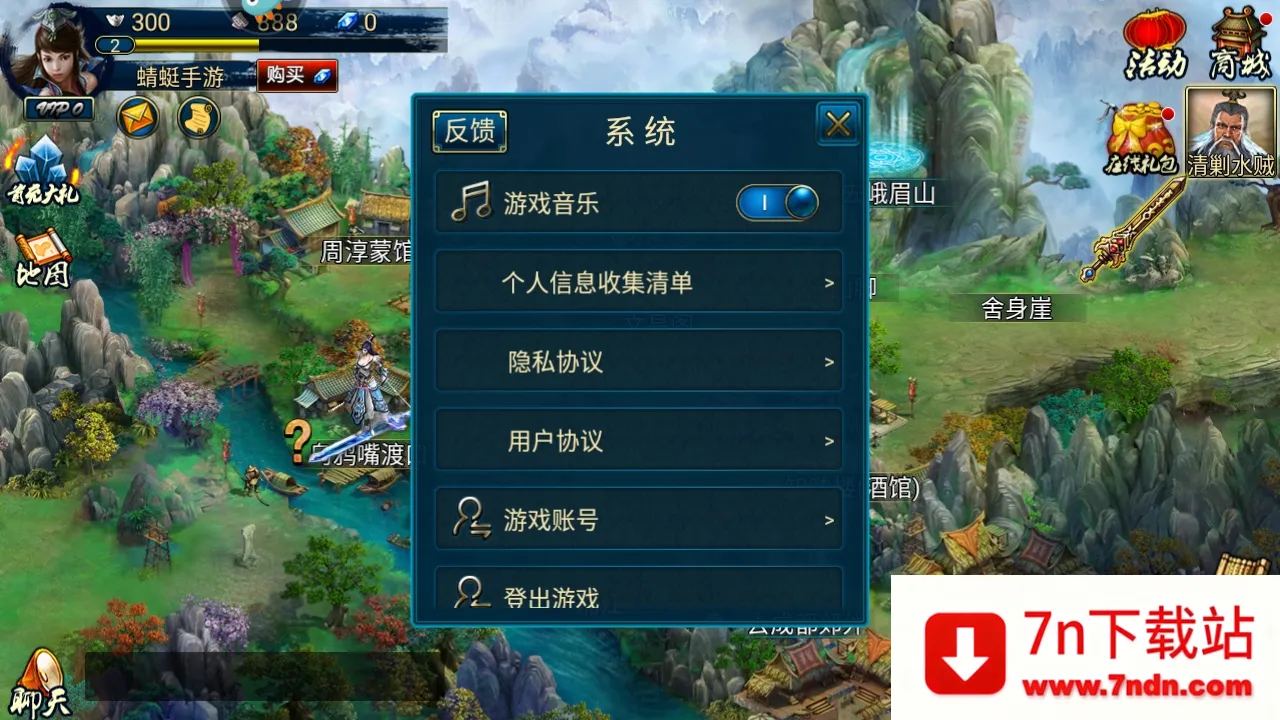Open the mail envelope icon
Screen dimensions: 1280x720
[x=137, y=118]
